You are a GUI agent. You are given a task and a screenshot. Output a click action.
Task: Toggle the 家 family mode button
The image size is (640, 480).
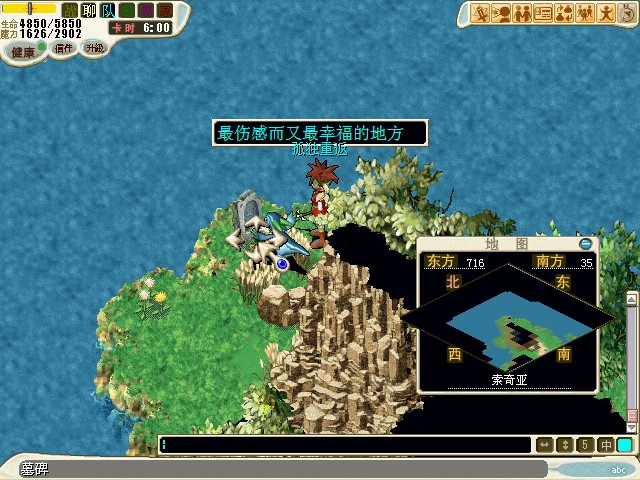click(165, 10)
